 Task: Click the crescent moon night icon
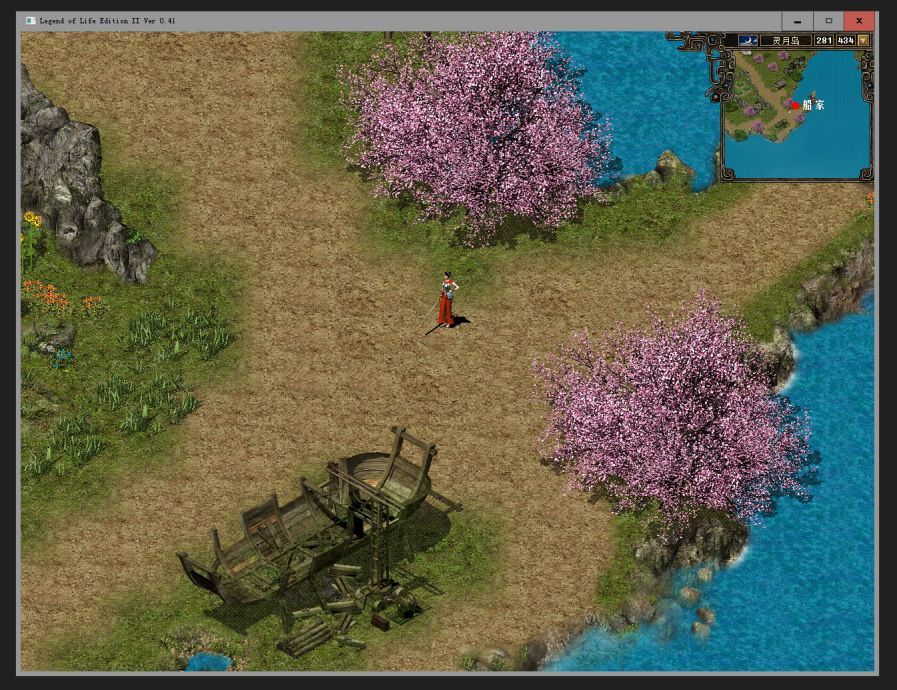tap(748, 41)
